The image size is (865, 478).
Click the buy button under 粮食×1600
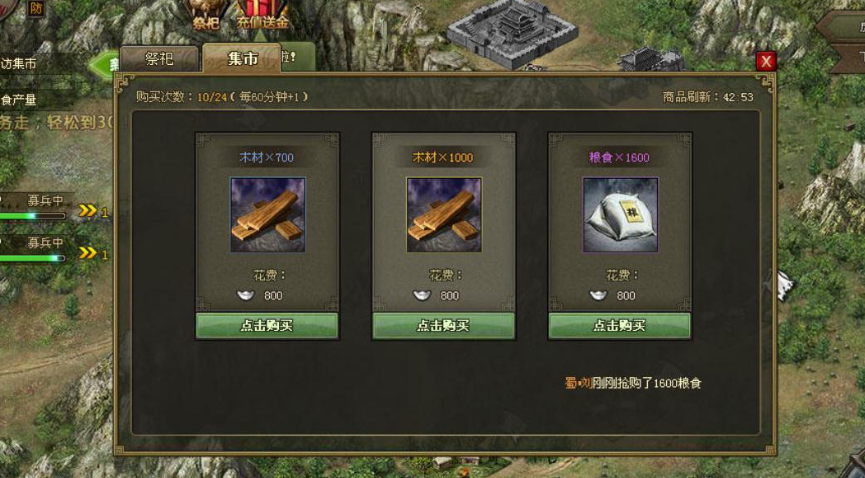coord(619,326)
